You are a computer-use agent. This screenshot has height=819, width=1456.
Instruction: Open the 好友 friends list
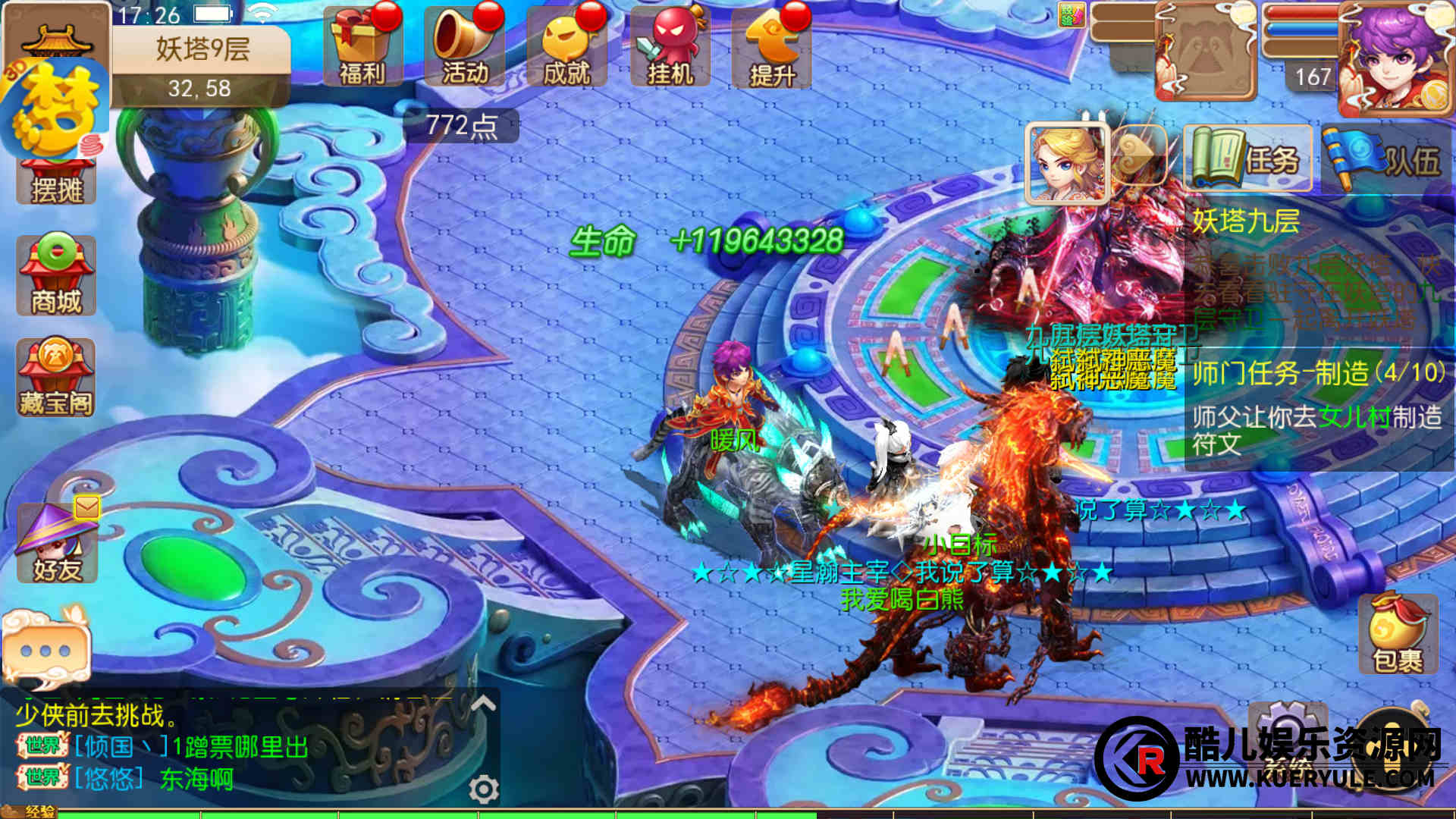coord(57,542)
